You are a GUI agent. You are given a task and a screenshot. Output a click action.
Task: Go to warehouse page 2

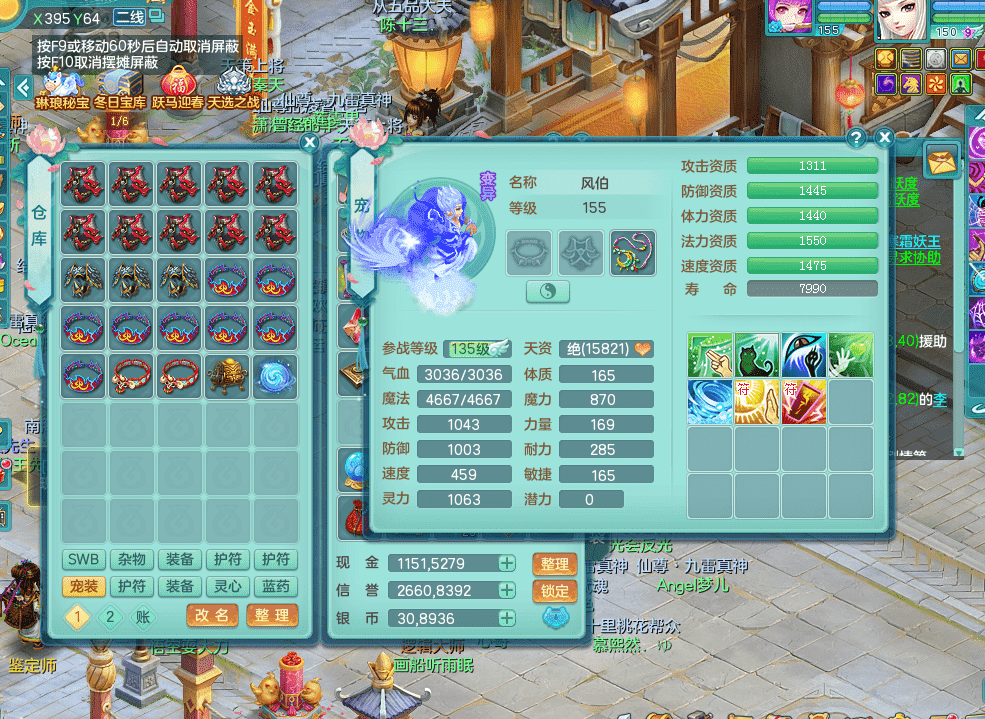coord(110,616)
